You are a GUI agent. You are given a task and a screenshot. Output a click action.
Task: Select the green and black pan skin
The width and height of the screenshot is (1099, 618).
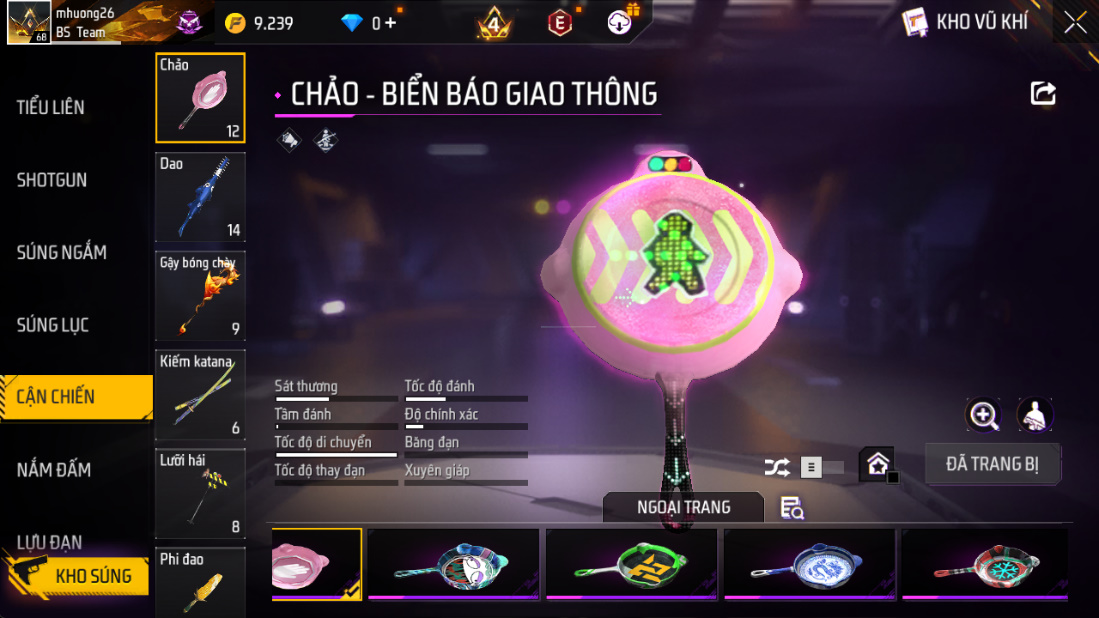pos(631,564)
